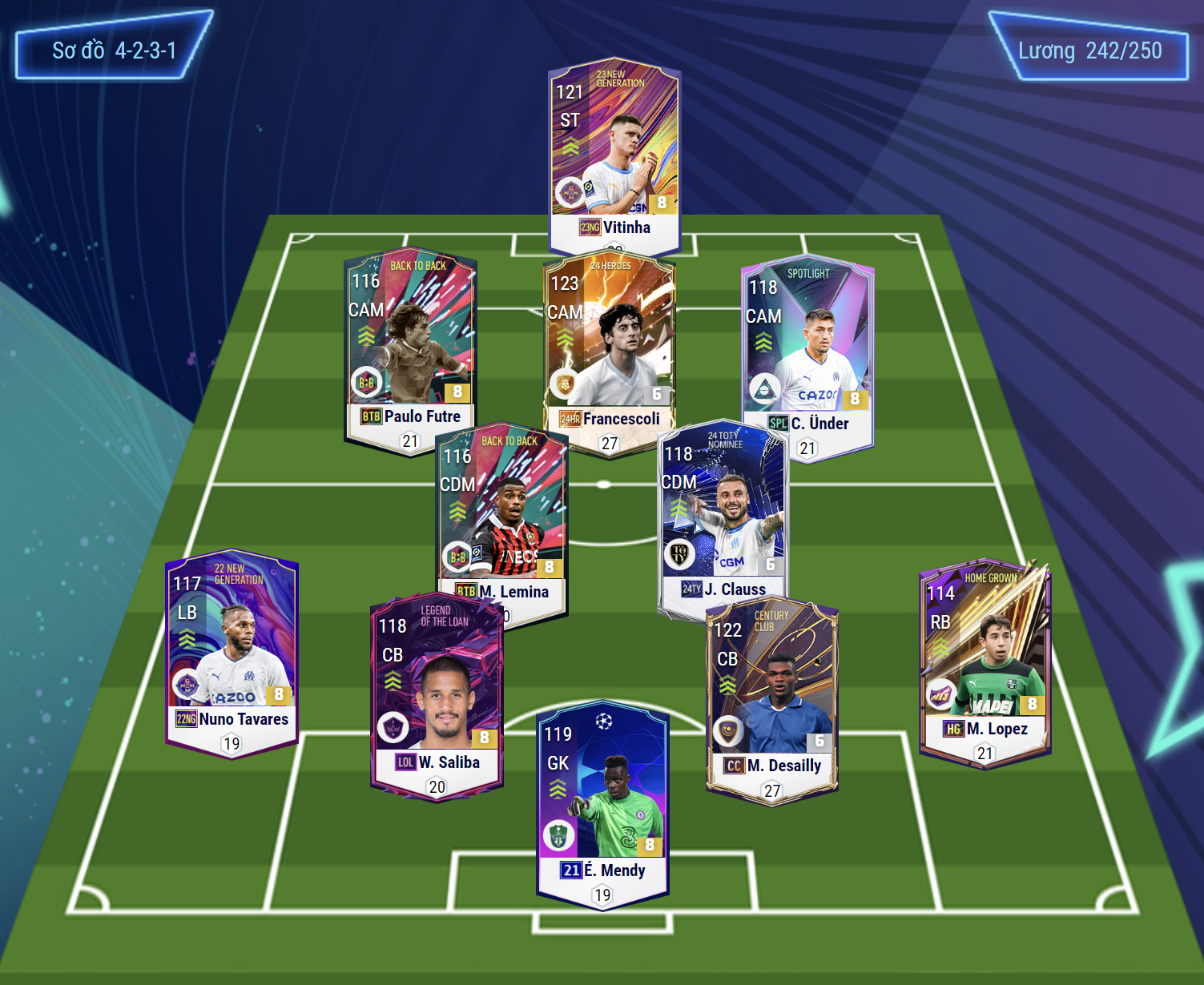The width and height of the screenshot is (1204, 985).
Task: Select the Vitinha striker card
Action: coord(614,152)
